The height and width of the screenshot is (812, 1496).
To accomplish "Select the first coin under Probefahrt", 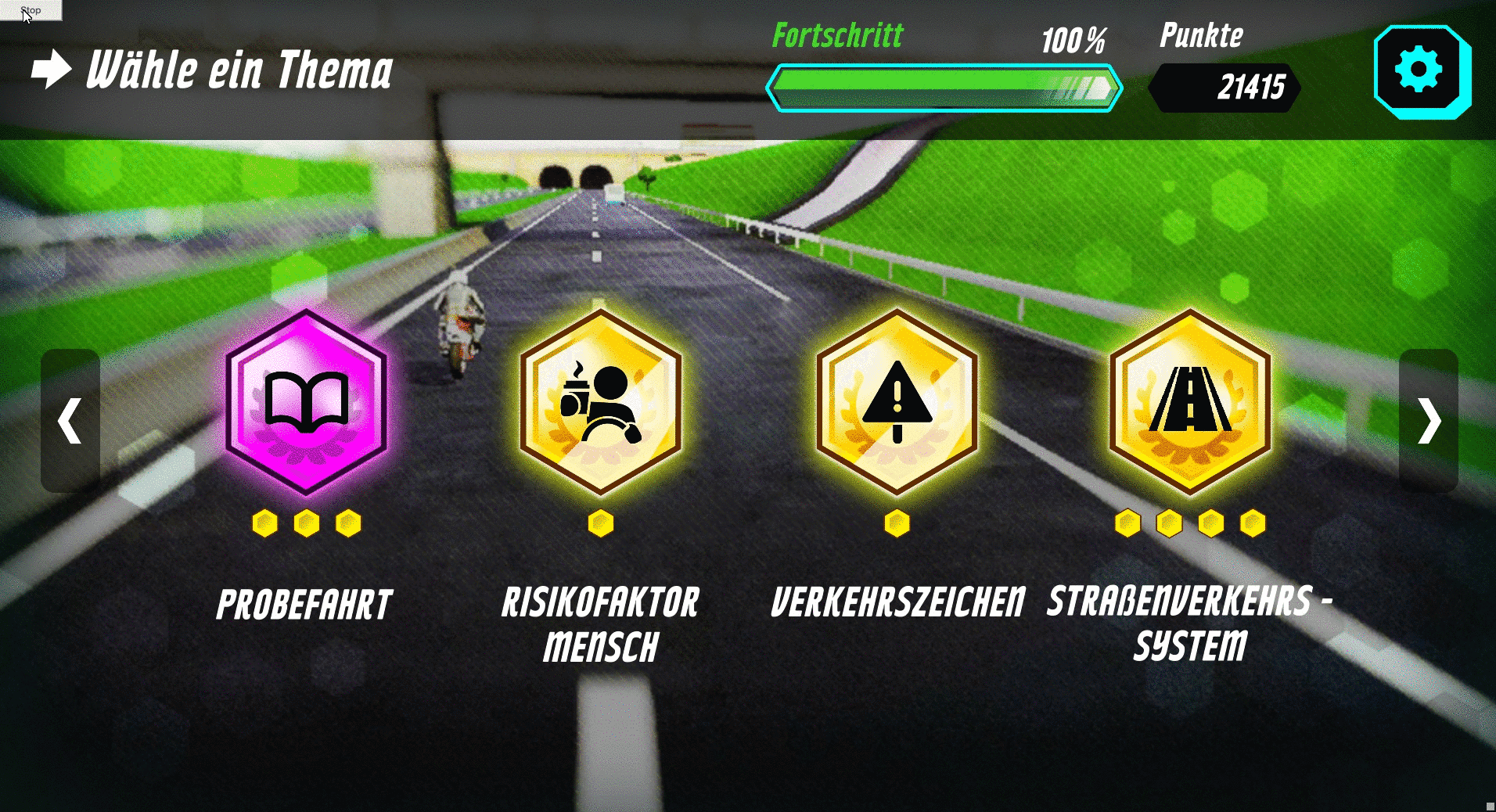I will pyautogui.click(x=265, y=524).
